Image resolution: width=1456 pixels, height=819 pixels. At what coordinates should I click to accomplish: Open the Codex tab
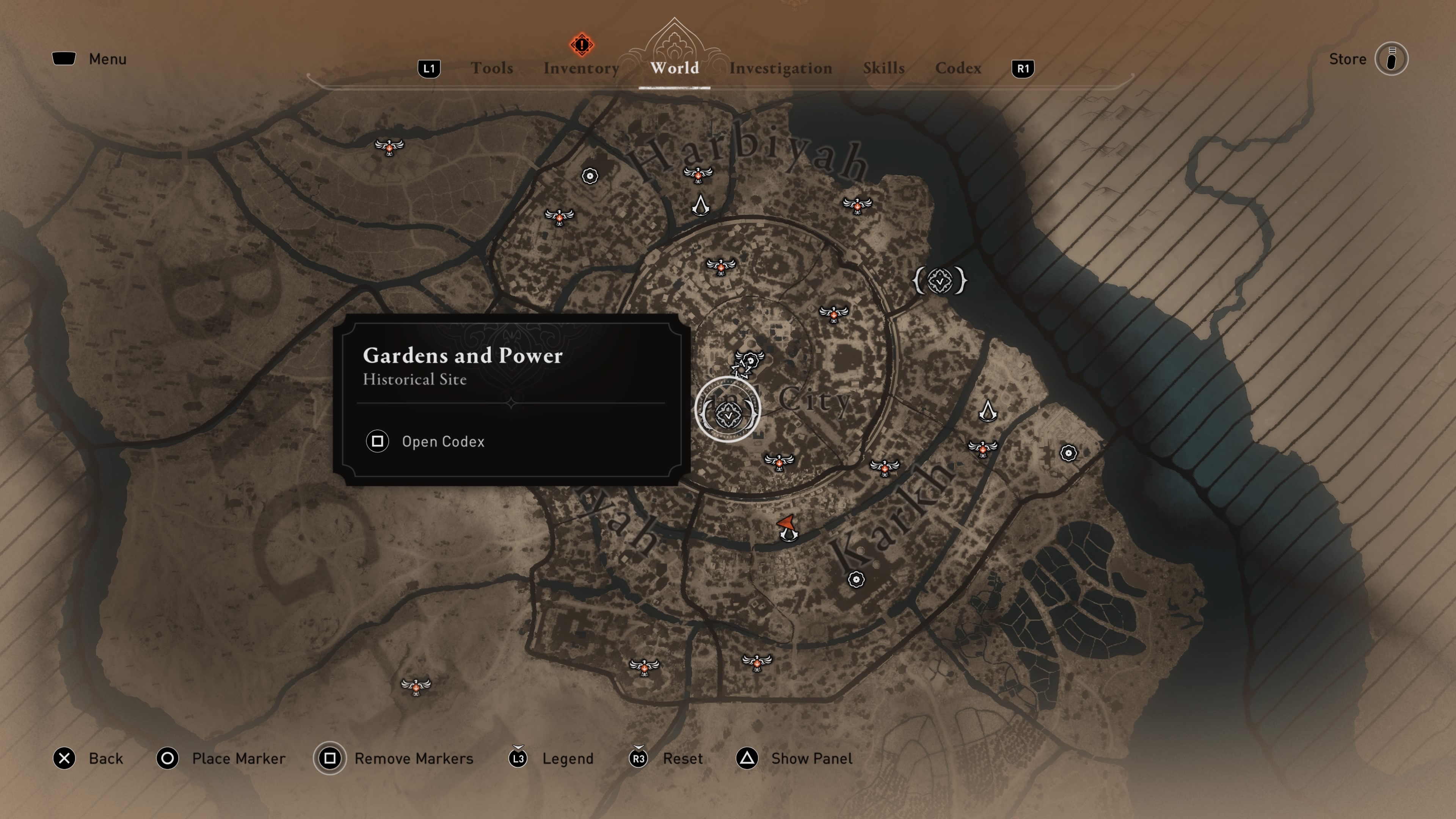coord(958,68)
